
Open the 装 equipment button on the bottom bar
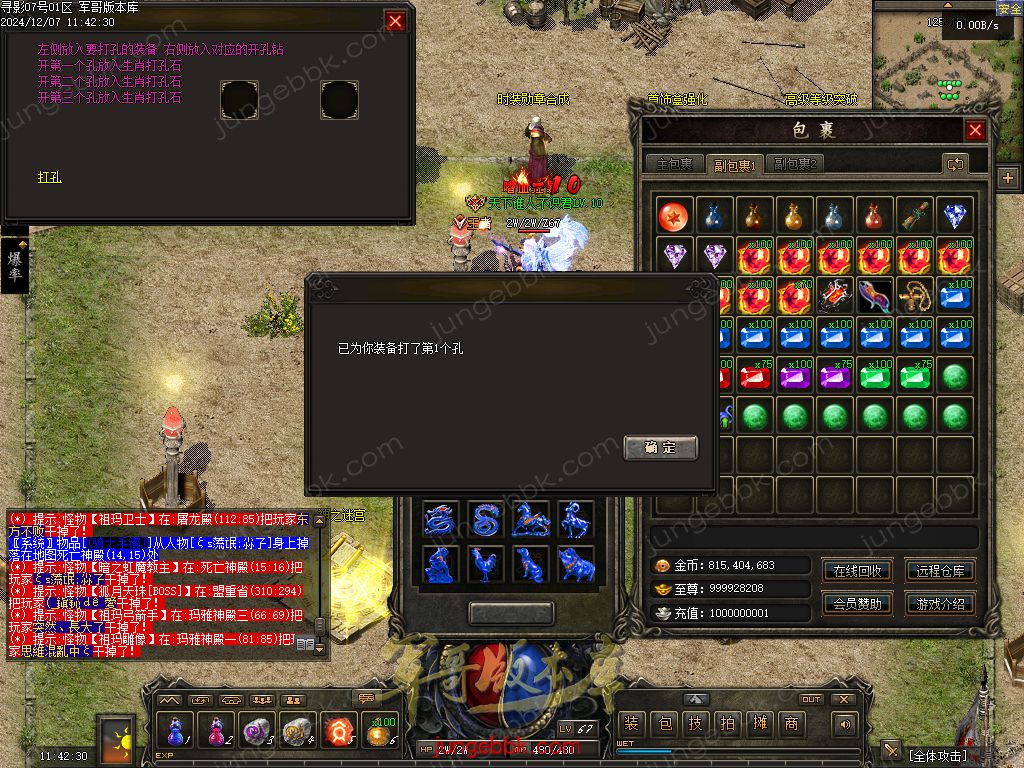pyautogui.click(x=631, y=724)
